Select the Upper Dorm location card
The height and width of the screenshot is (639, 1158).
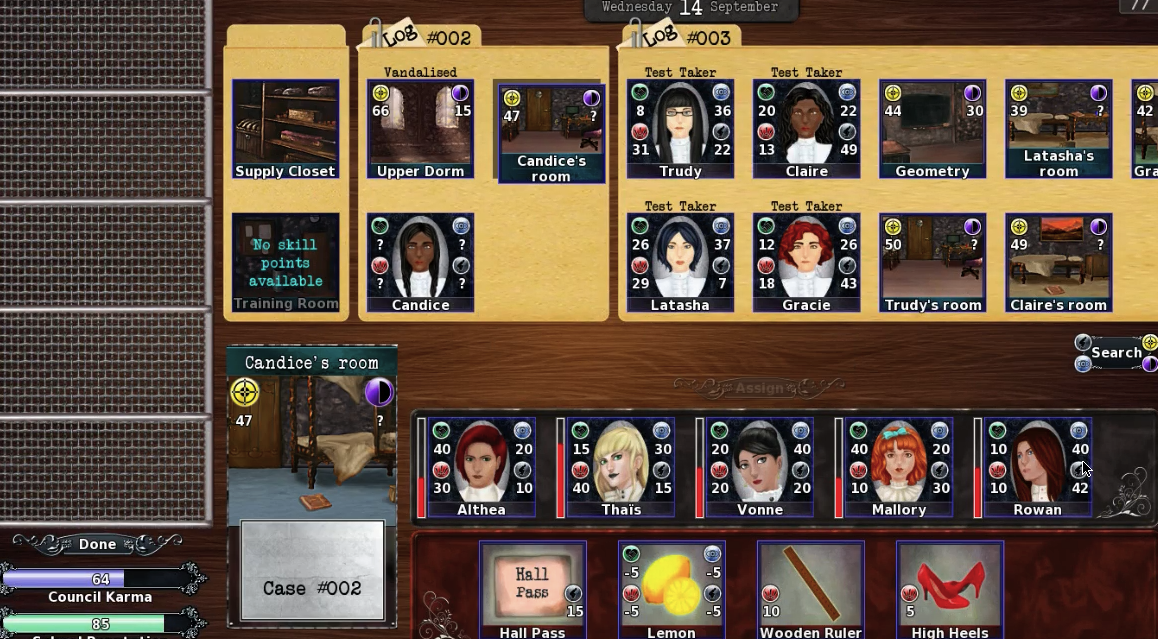tap(420, 130)
